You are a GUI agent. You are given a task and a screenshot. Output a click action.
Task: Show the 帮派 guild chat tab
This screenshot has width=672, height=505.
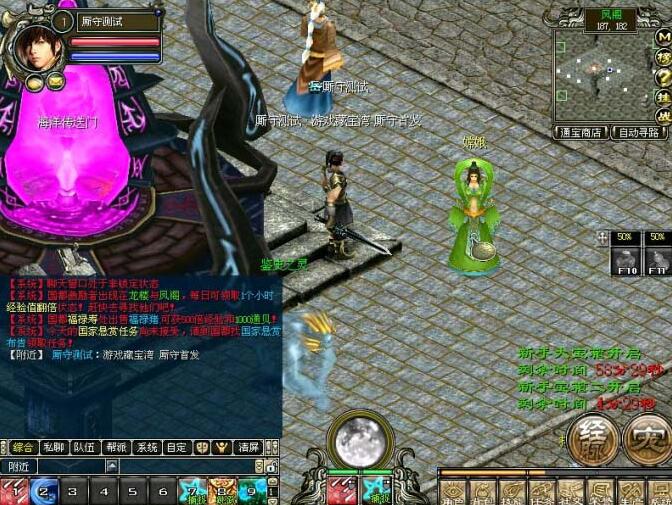(117, 448)
